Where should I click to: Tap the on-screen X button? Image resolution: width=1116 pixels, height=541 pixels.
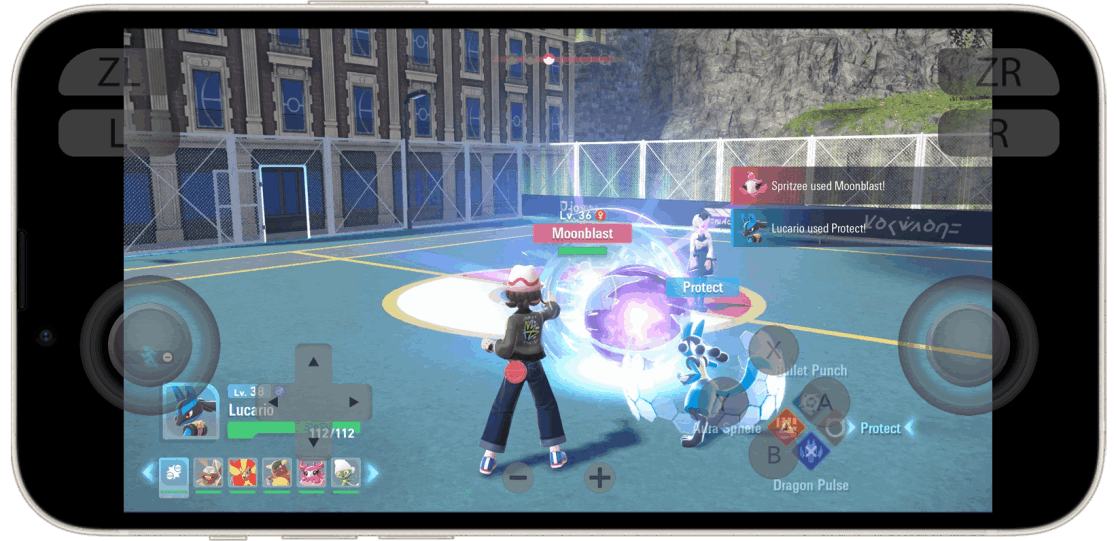click(x=774, y=350)
